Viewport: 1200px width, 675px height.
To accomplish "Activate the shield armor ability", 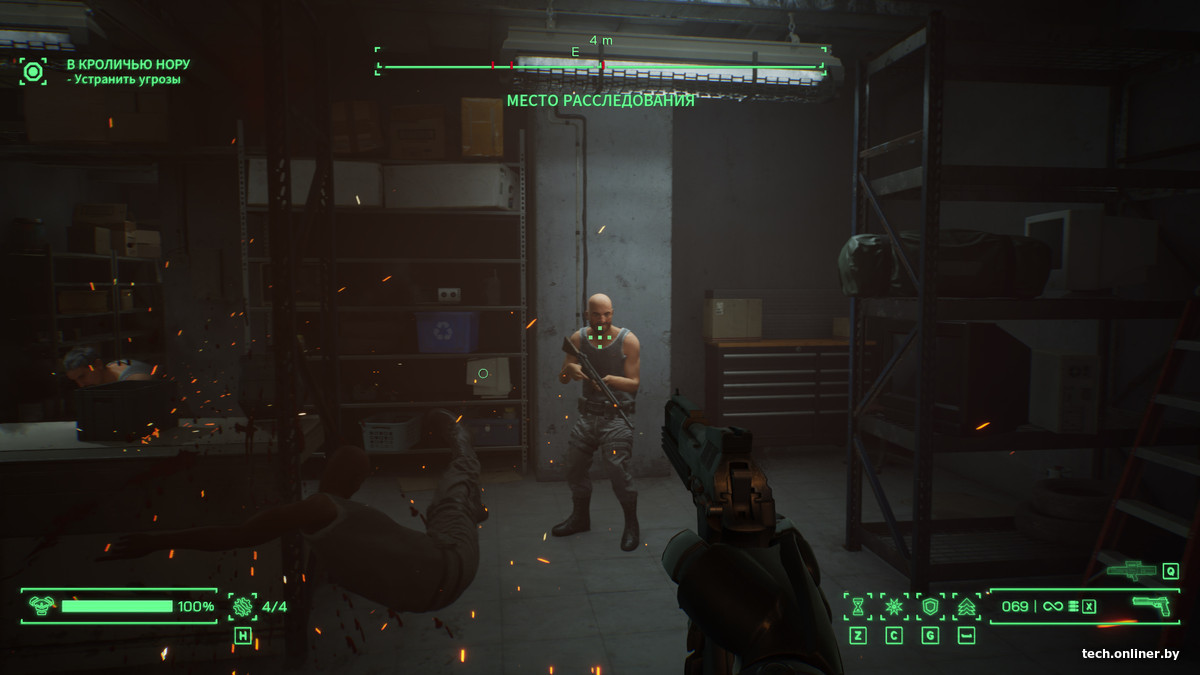I will 930,606.
